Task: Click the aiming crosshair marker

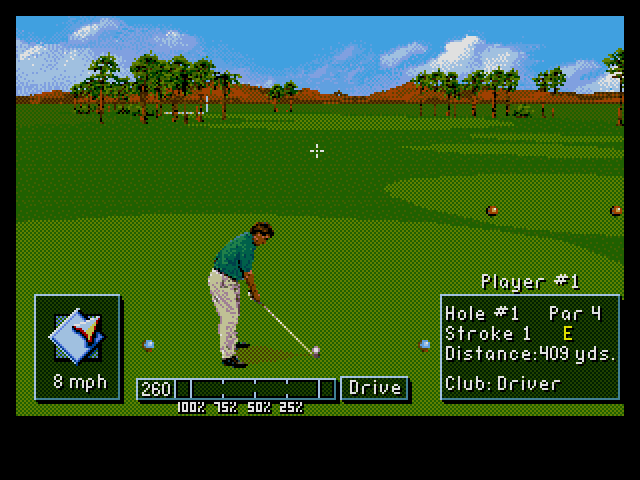Action: [317, 151]
